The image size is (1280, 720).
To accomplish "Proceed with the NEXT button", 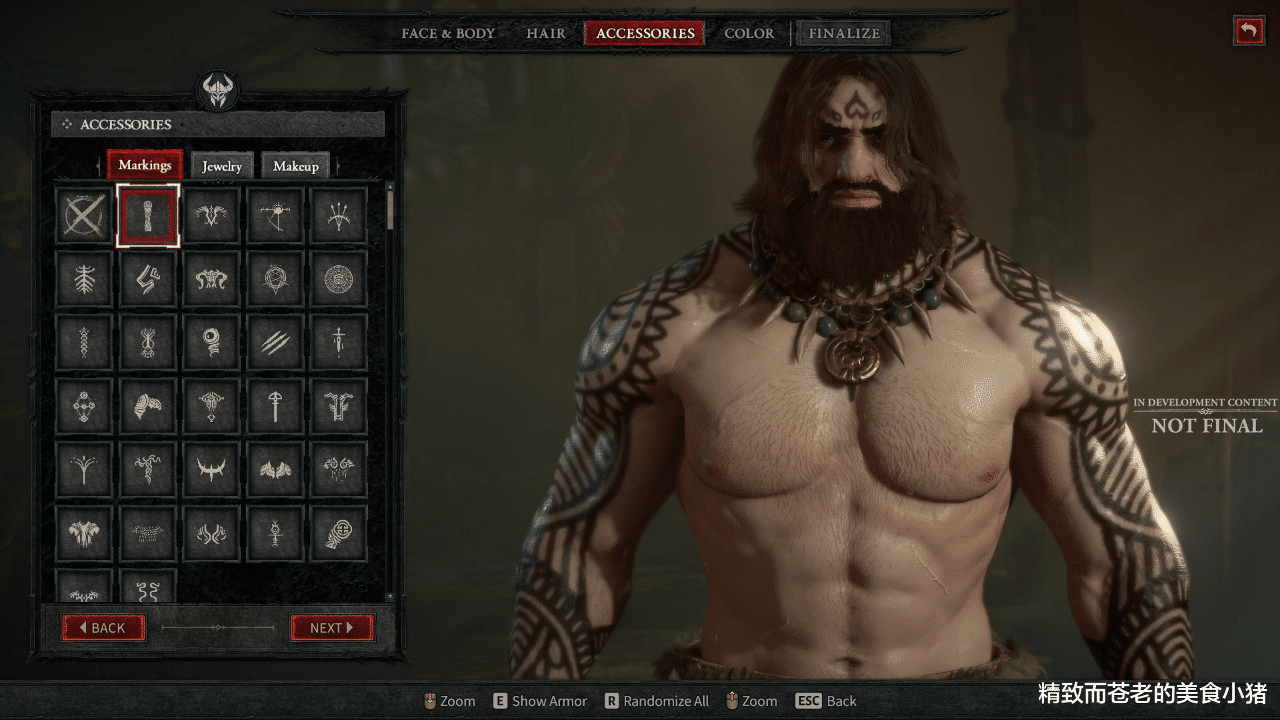I will click(x=332, y=628).
